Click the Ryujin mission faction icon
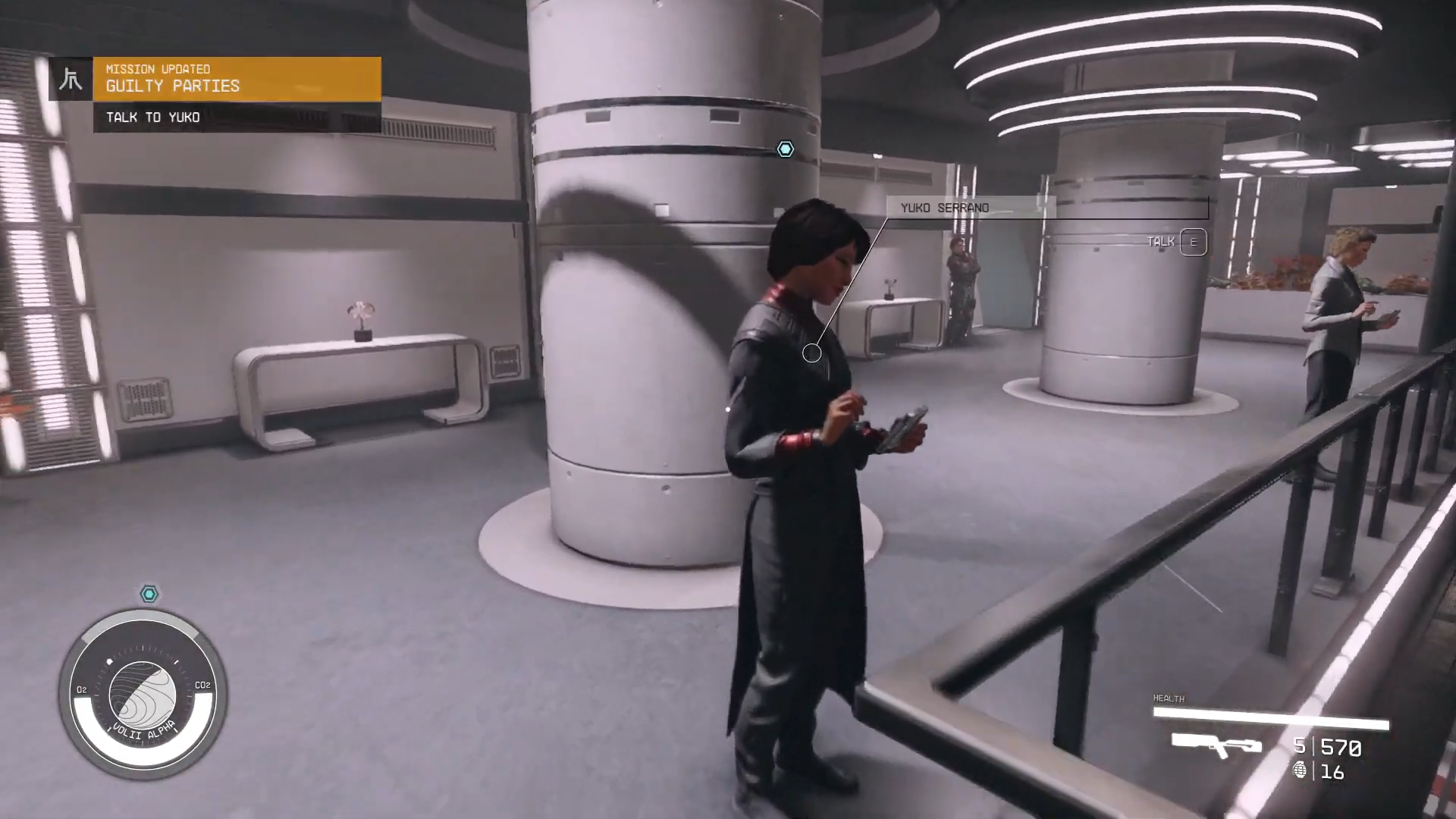The height and width of the screenshot is (819, 1456). [71, 78]
